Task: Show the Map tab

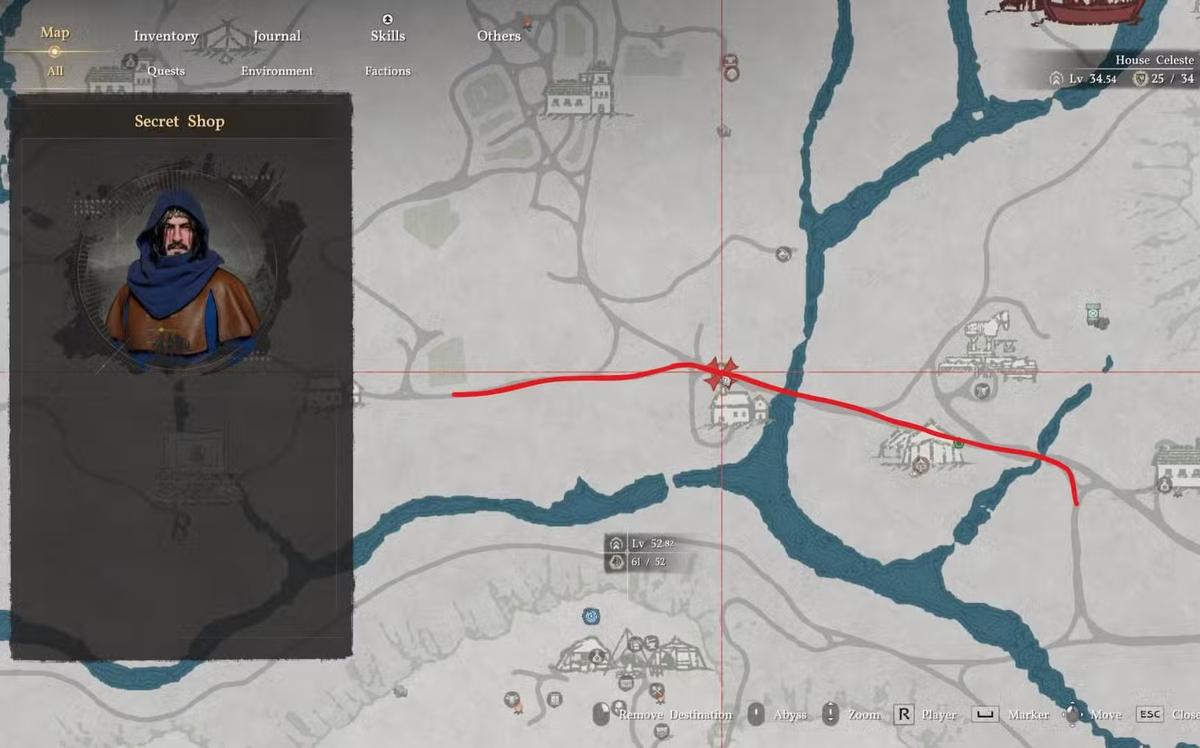Action: point(55,33)
